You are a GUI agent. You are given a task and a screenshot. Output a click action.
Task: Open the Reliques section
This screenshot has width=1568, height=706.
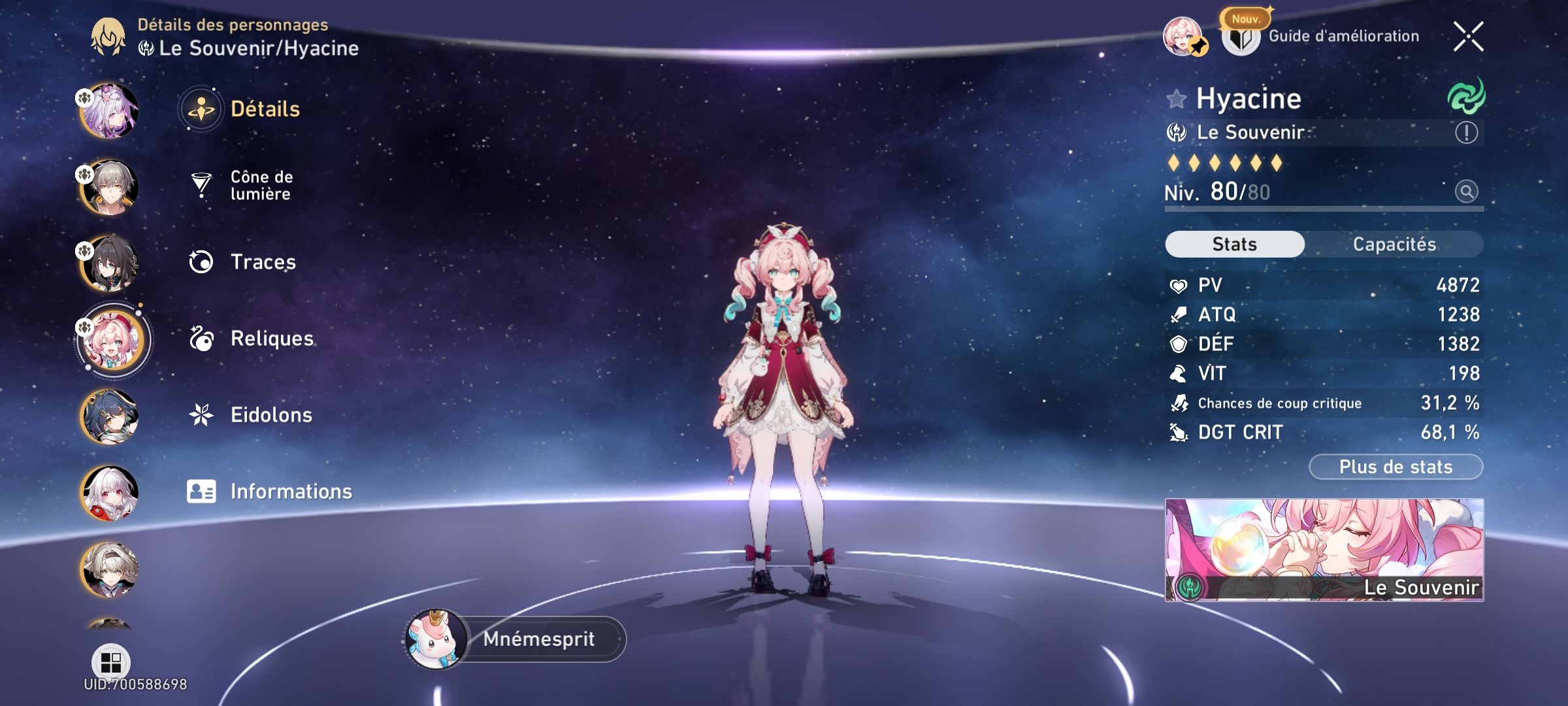[271, 339]
